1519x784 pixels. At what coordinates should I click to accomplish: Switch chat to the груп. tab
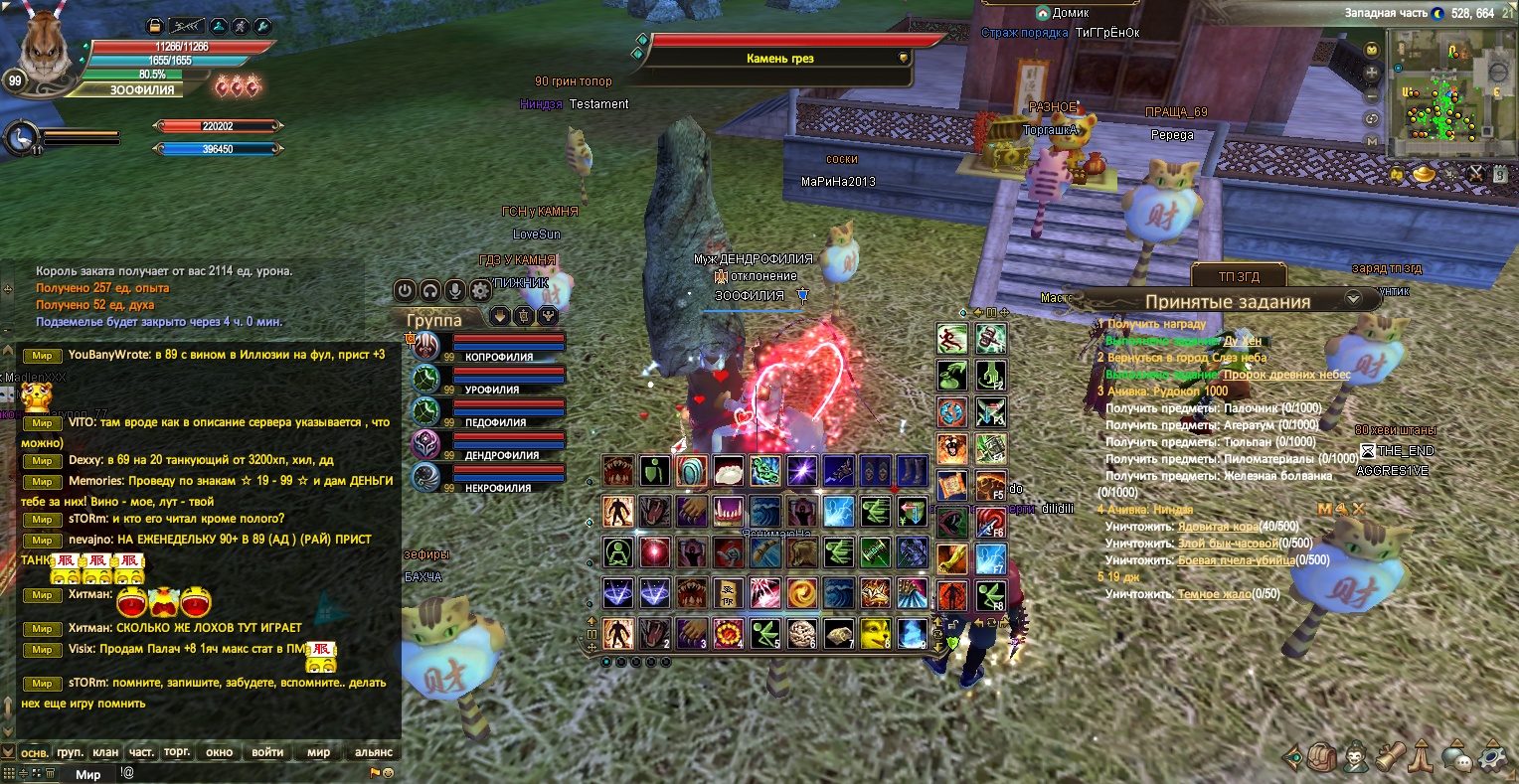coord(70,752)
